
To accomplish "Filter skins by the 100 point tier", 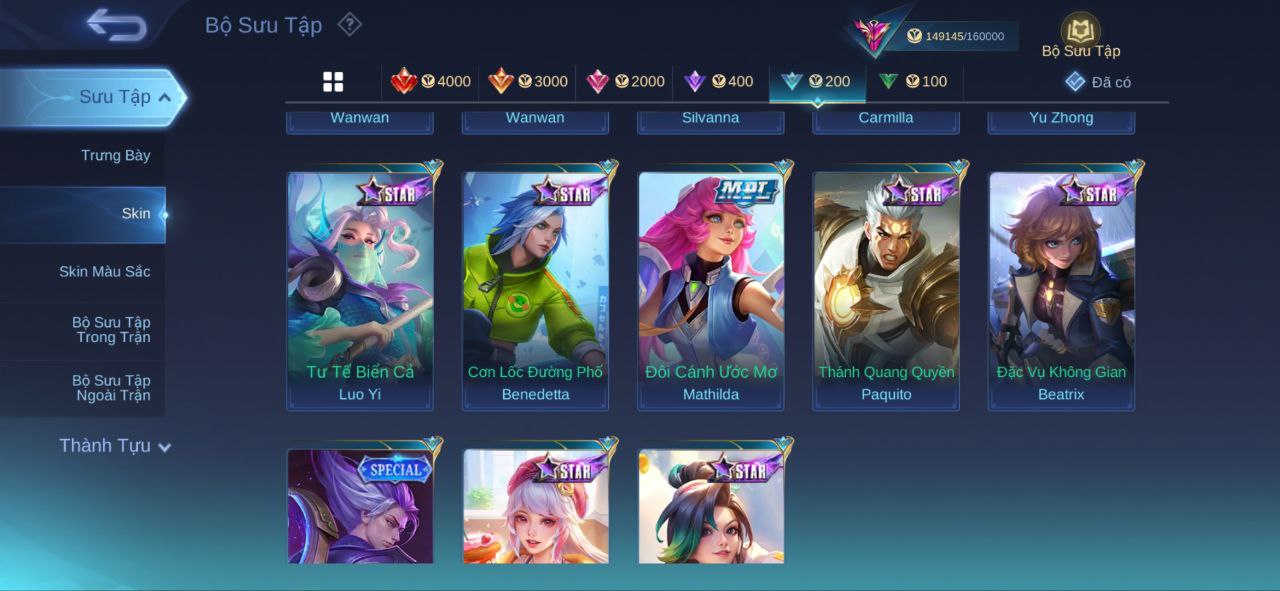I will pyautogui.click(x=913, y=82).
